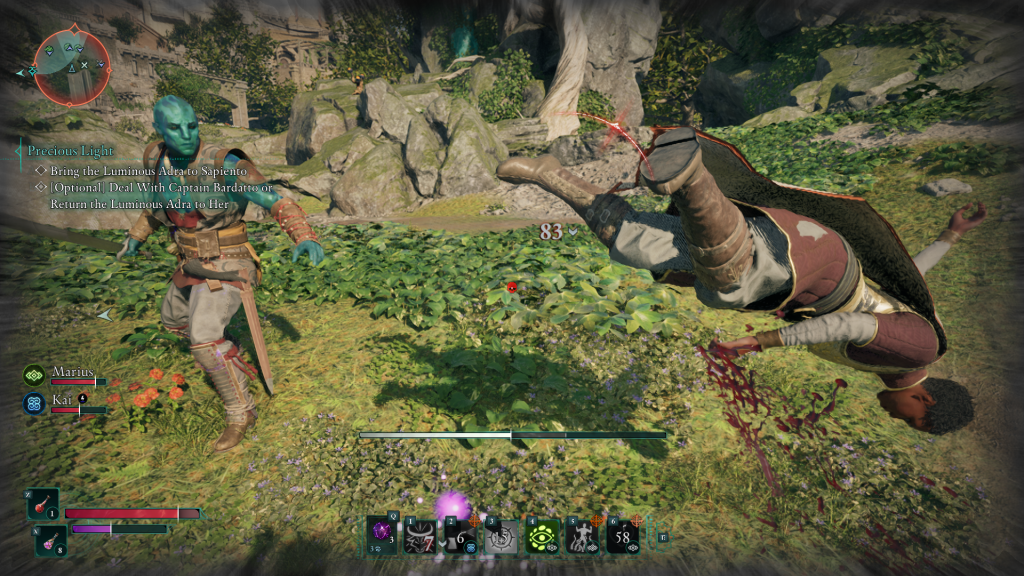Viewport: 1024px width, 576px height.
Task: Activate the glowing green eye ability
Action: point(542,535)
